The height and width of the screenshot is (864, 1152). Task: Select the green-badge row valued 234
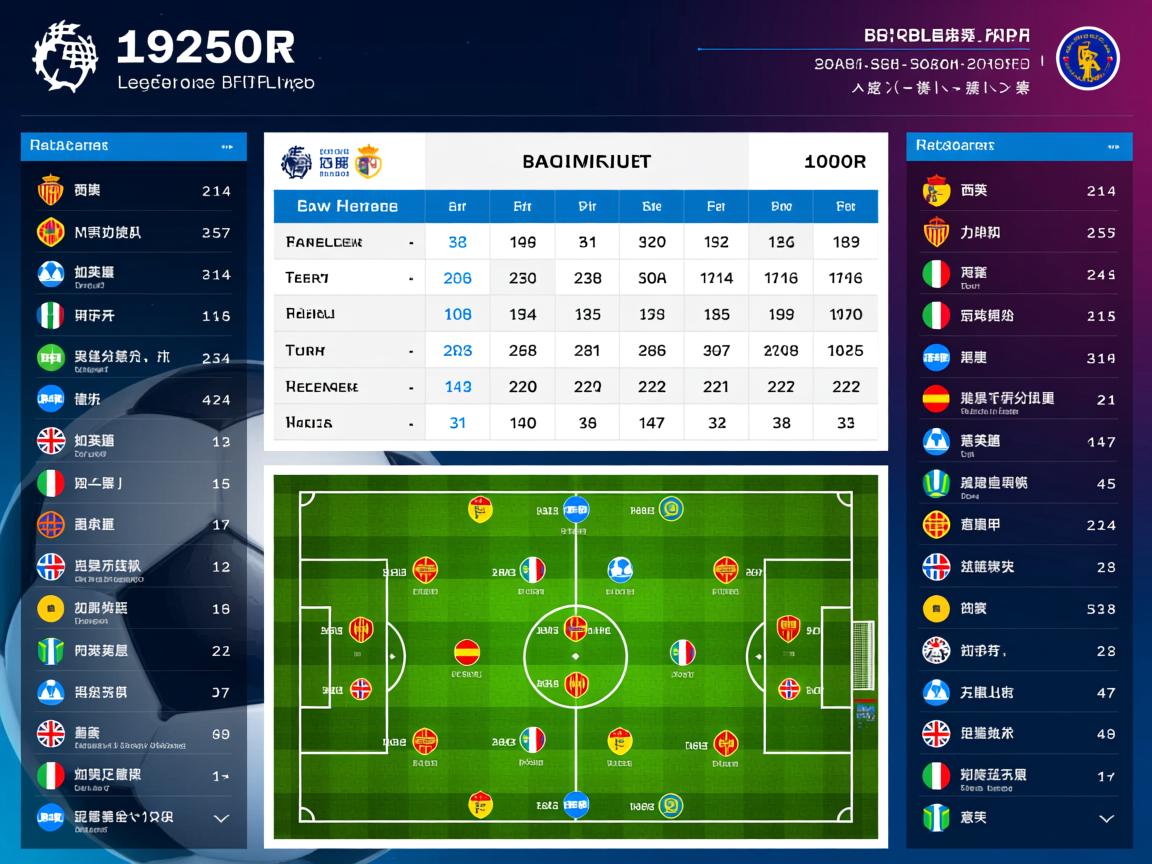[133, 357]
